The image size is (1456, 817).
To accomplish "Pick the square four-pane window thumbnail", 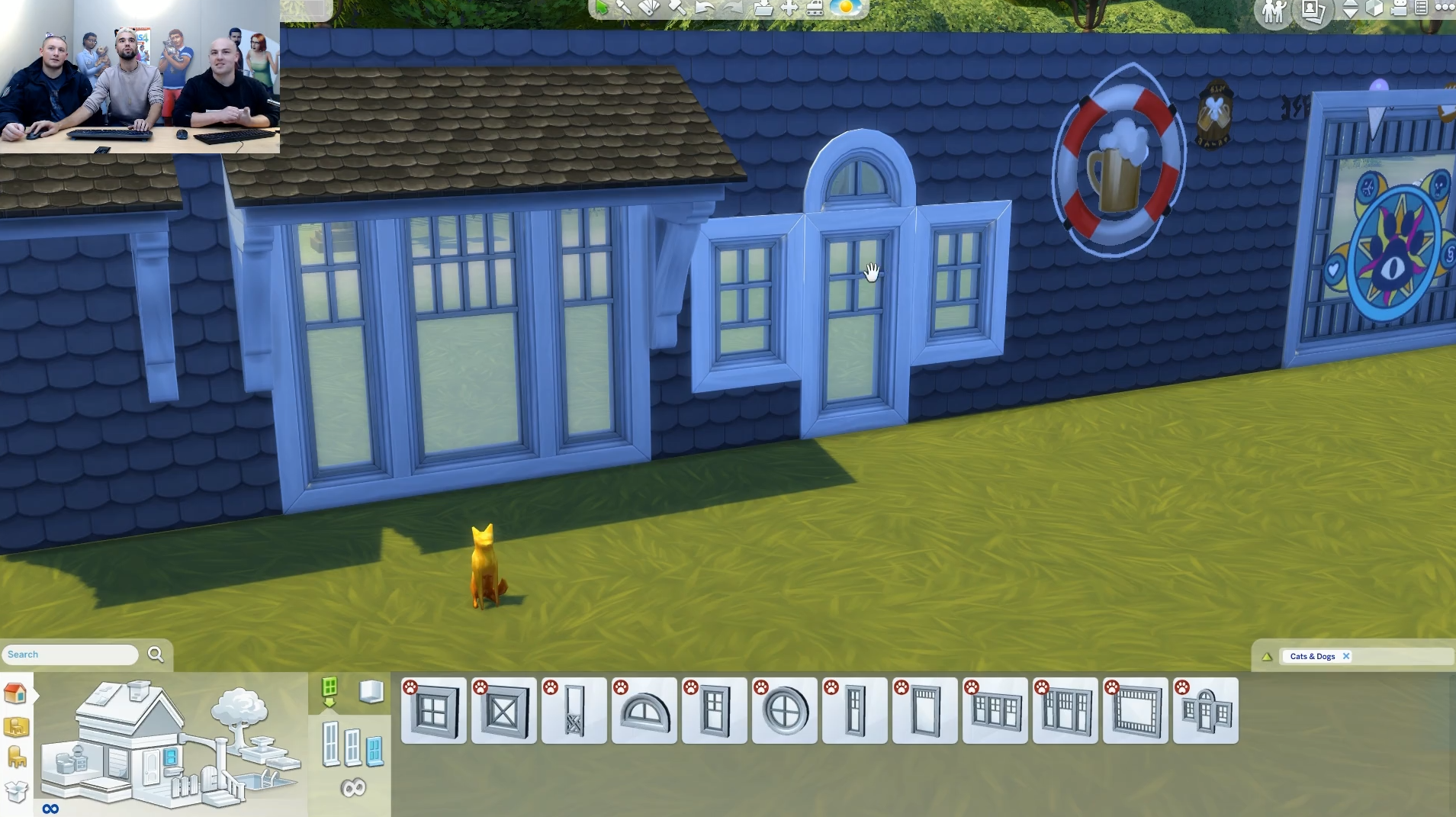I will point(434,711).
